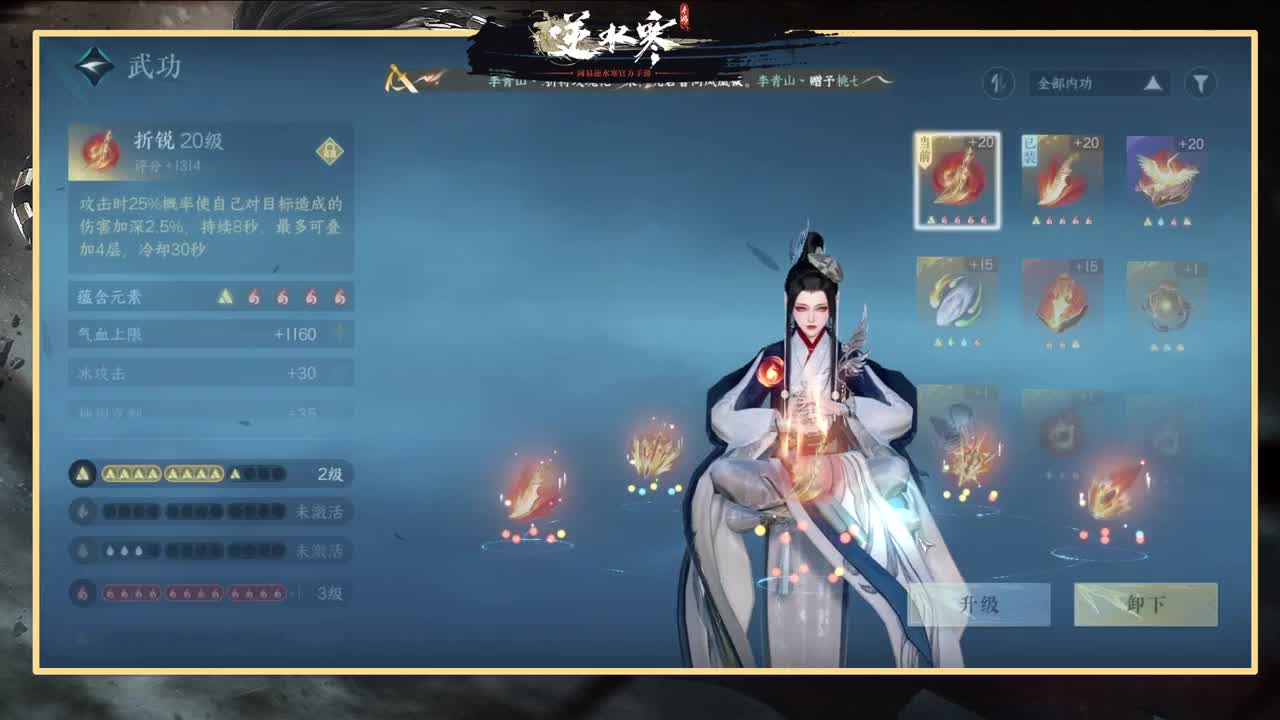Activate the 未激活 water droplet element row
Image resolution: width=1280 pixels, height=720 pixels.
pyautogui.click(x=210, y=550)
